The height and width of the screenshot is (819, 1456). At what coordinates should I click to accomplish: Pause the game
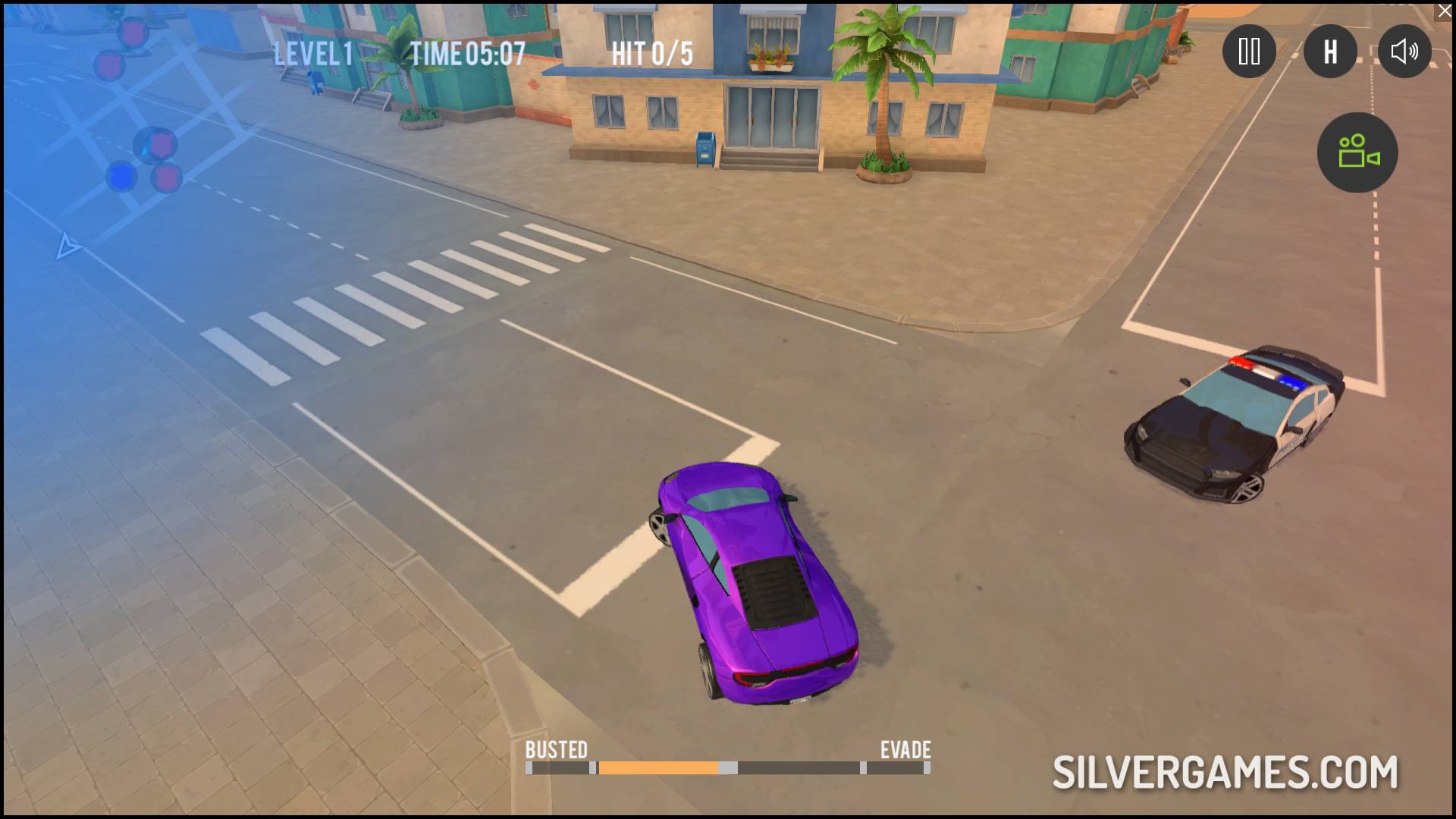(1248, 52)
